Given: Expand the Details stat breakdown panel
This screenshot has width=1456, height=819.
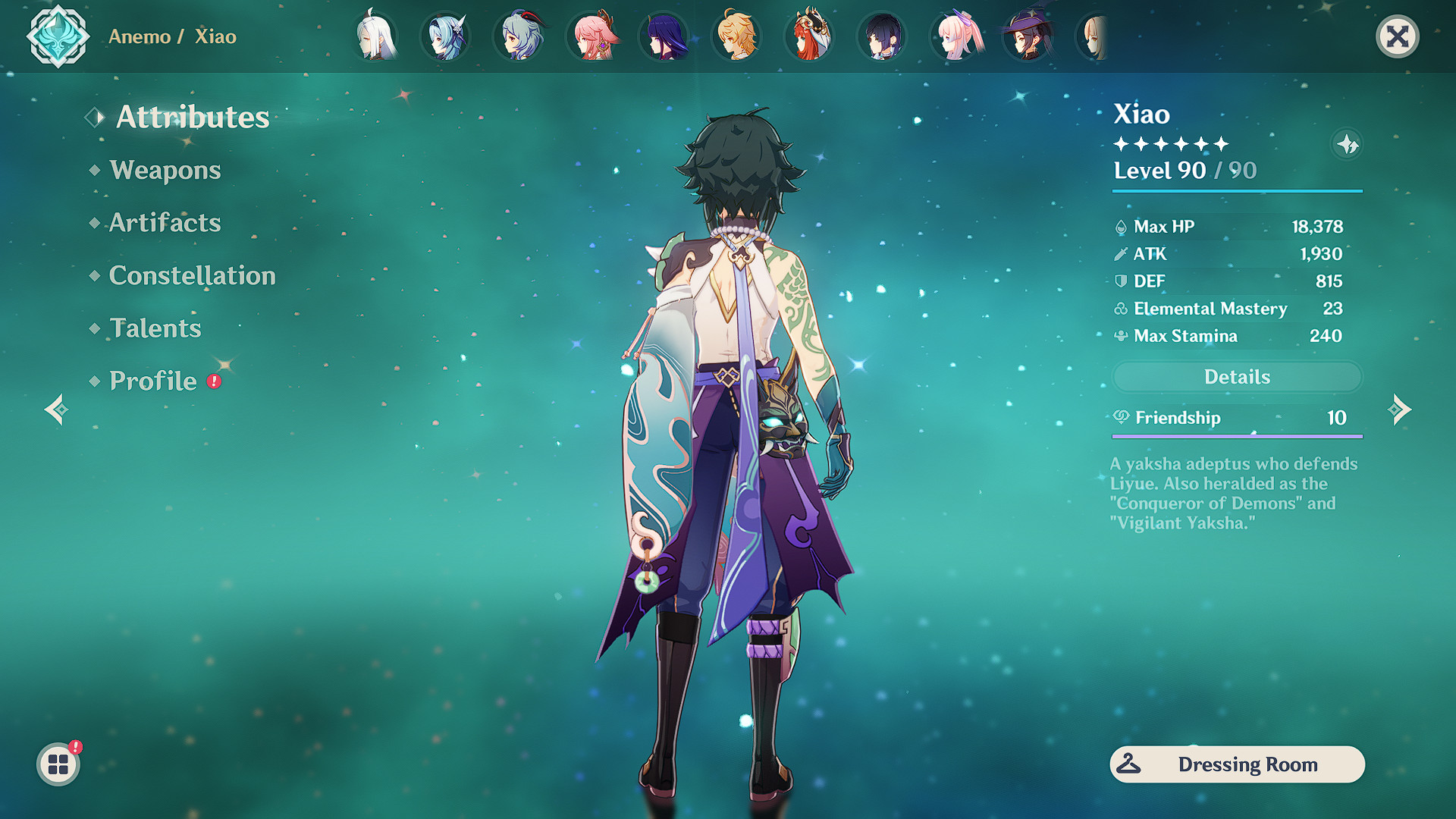Looking at the screenshot, I should tap(1237, 377).
